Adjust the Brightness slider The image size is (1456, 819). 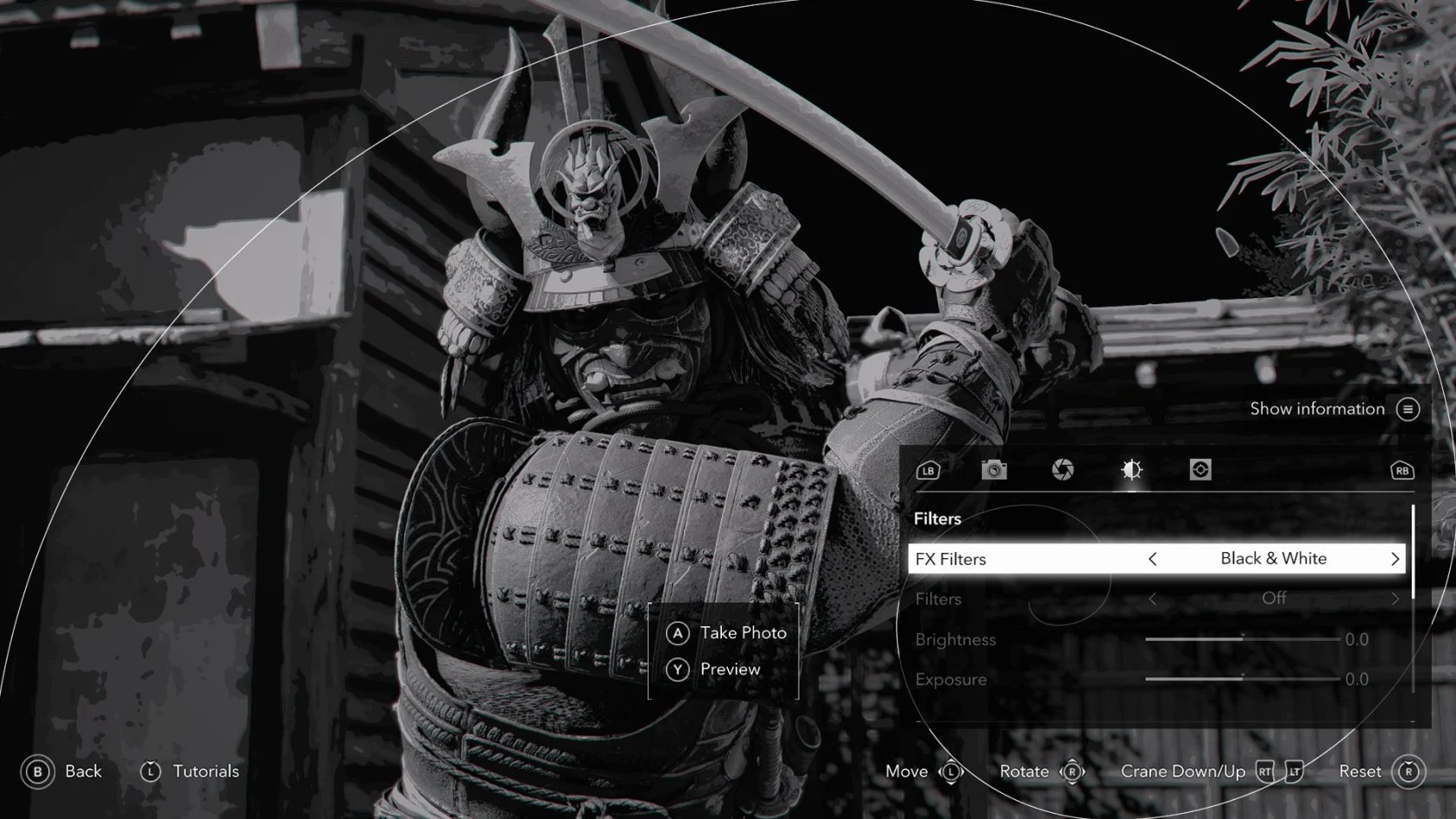pyautogui.click(x=1242, y=639)
